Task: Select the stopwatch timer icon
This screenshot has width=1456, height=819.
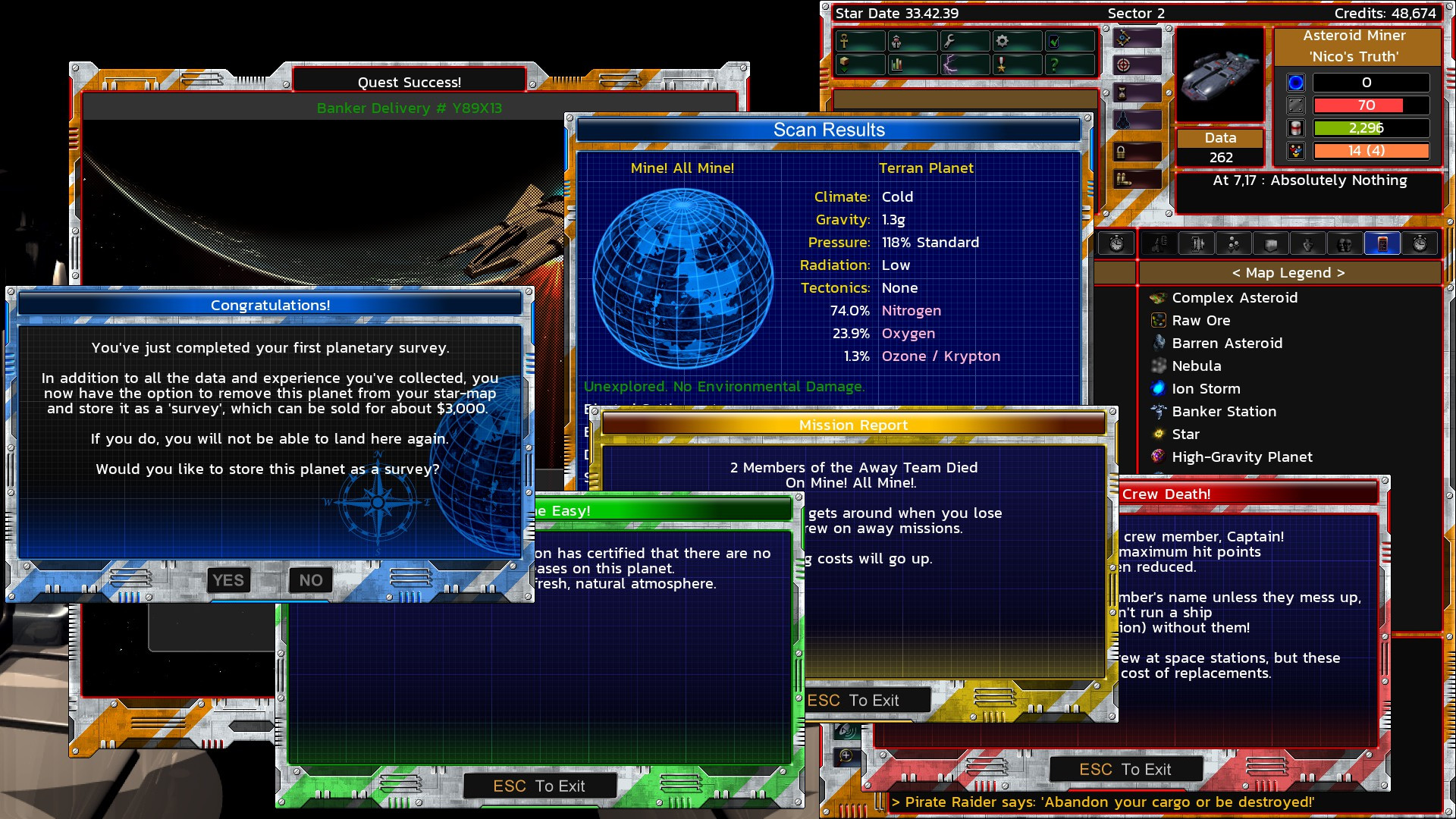Action: point(1117,243)
